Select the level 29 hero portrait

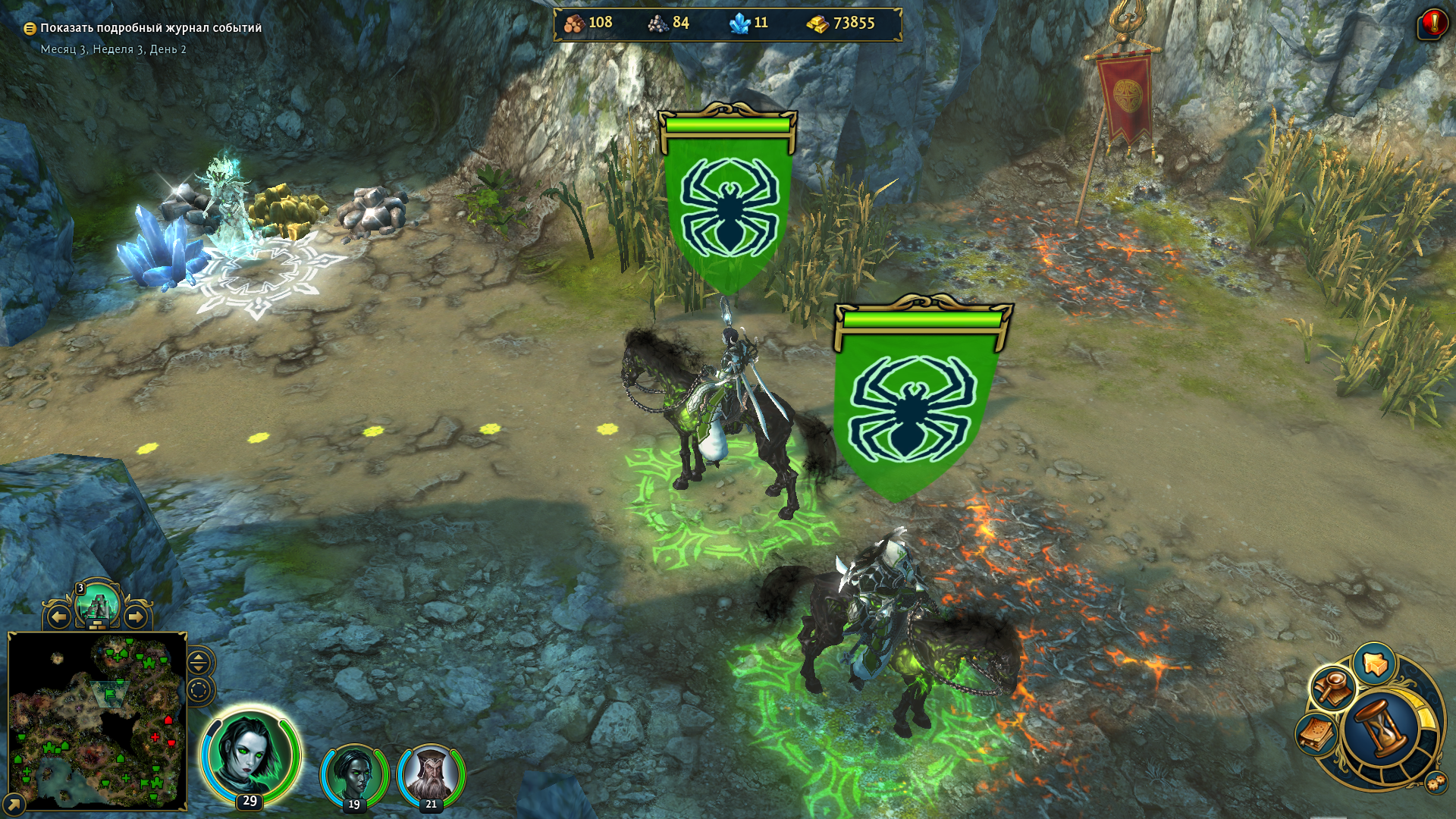[249, 755]
